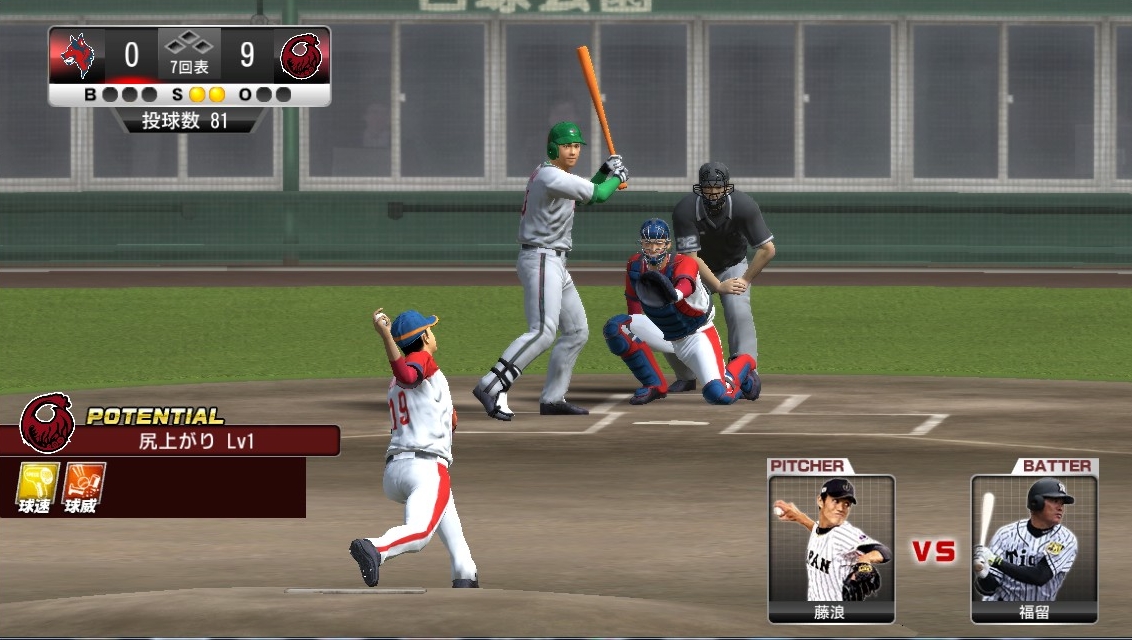Open the 尻上がり Lv1 potential banner

tap(188, 440)
